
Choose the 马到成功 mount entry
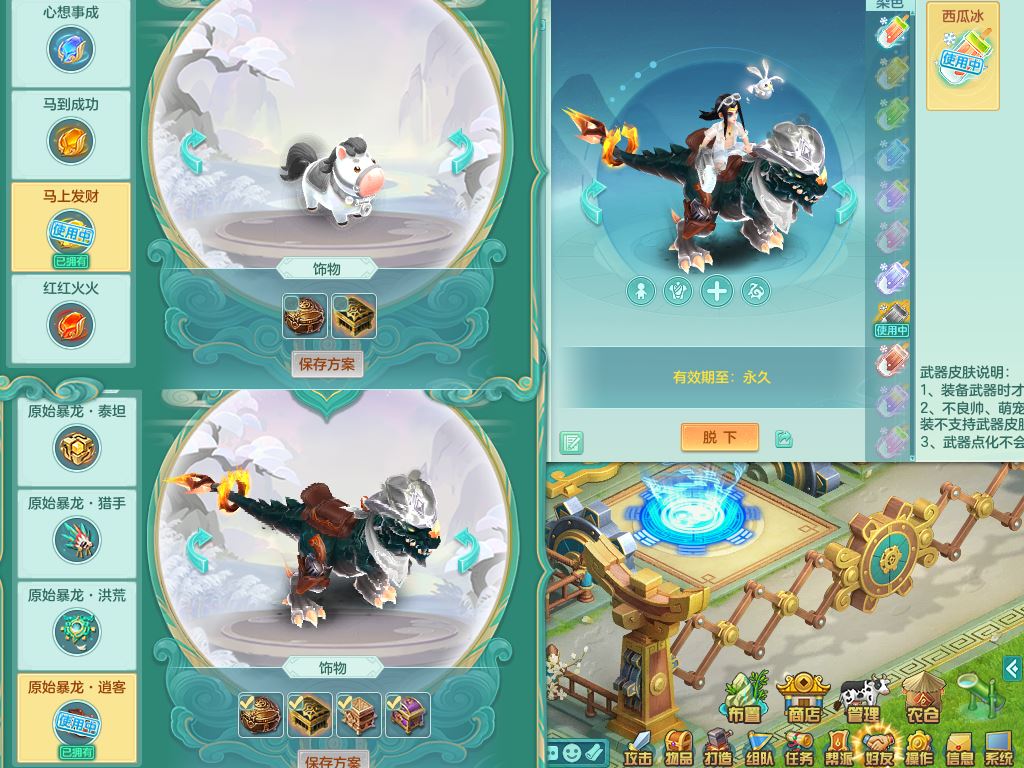pos(71,139)
